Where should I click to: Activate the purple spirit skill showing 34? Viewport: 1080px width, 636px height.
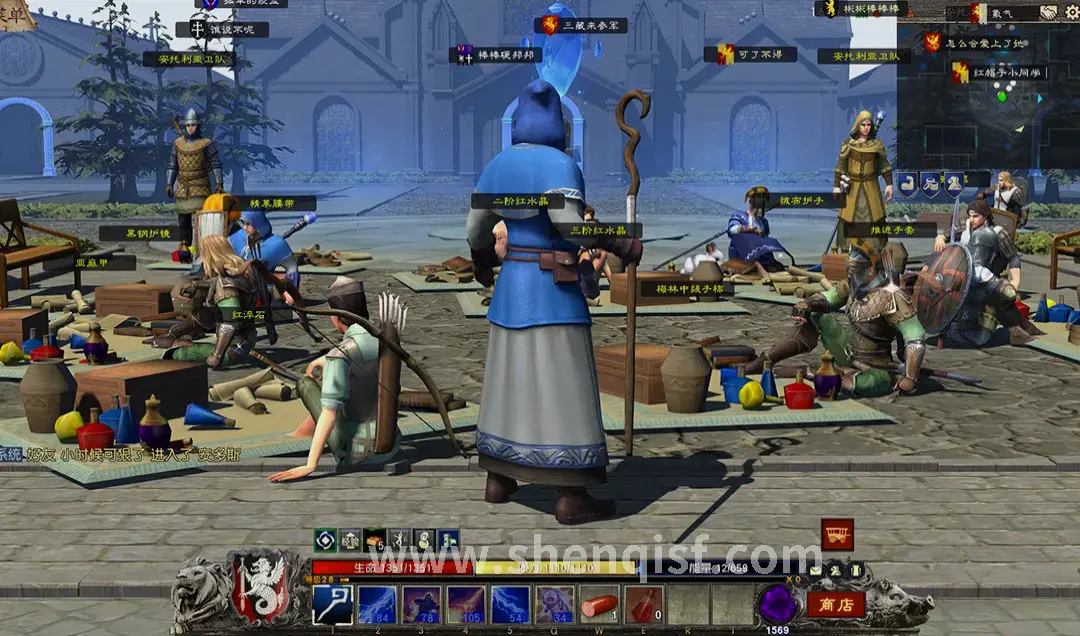pyautogui.click(x=555, y=604)
